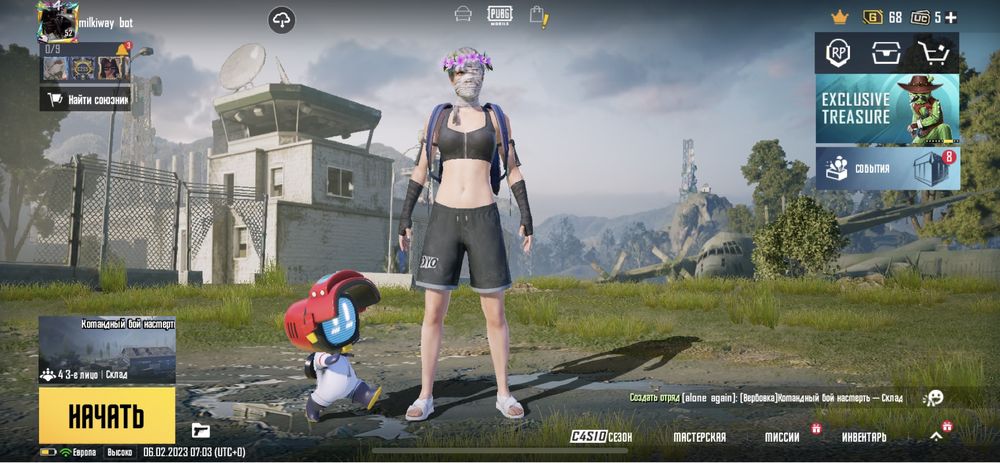Image resolution: width=1000 pixels, height=463 pixels.
Task: Add UC with the plus button
Action: (x=951, y=17)
